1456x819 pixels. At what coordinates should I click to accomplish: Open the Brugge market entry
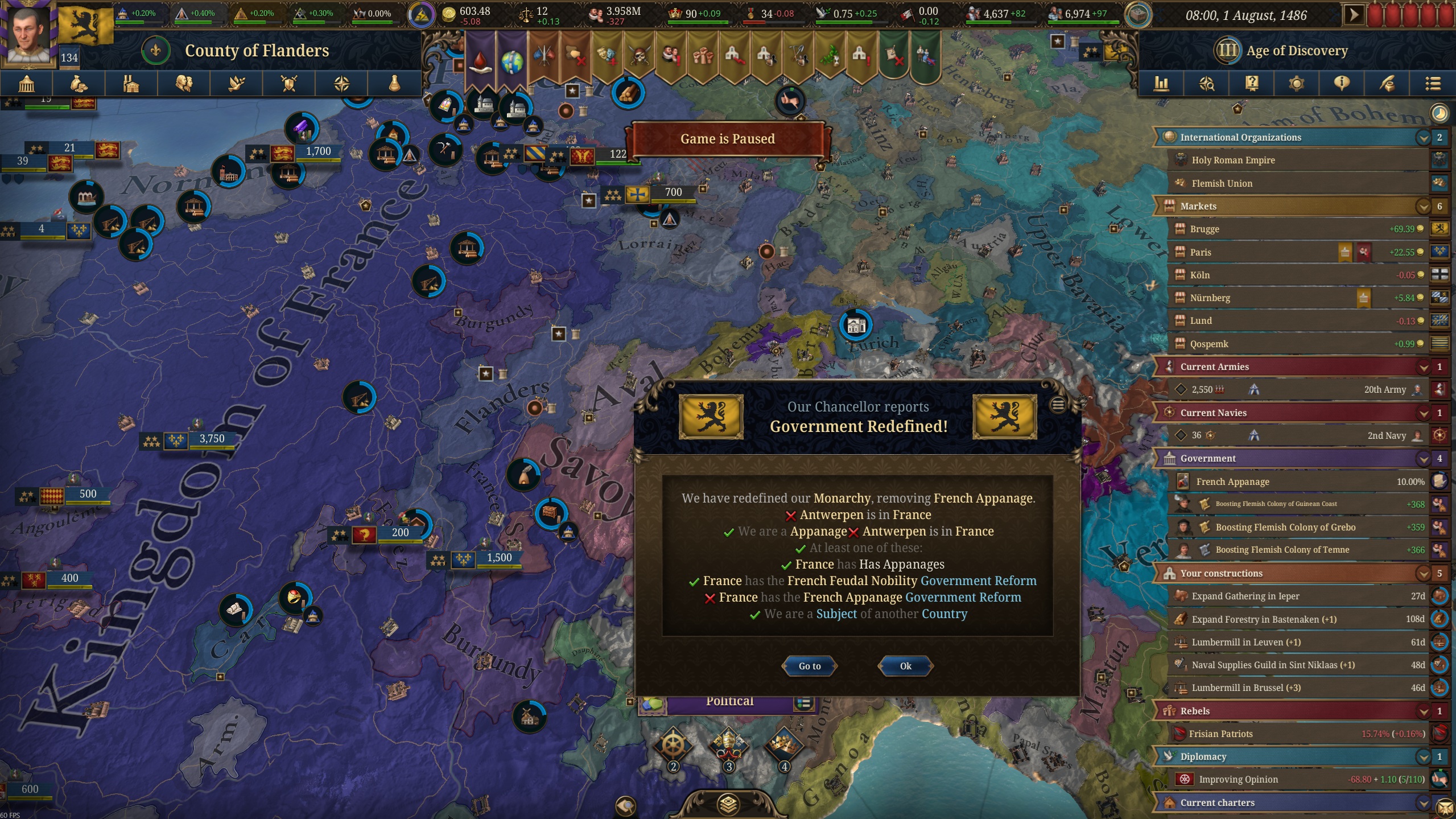pyautogui.click(x=1203, y=229)
